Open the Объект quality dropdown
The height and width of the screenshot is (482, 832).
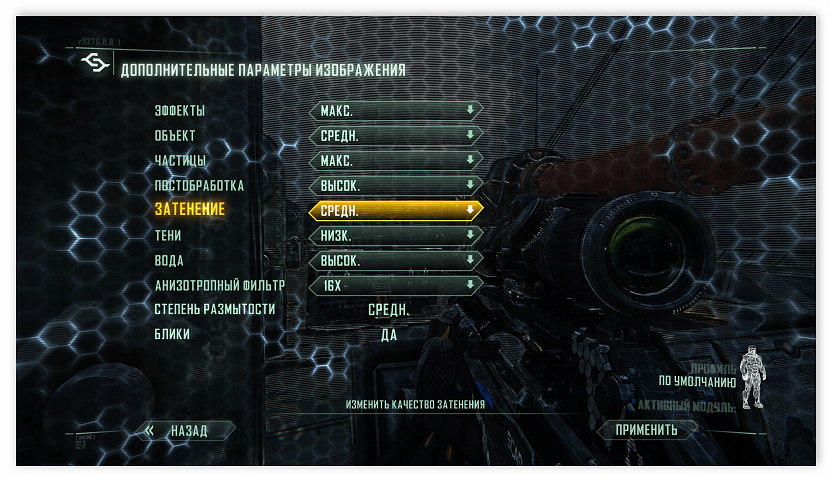[x=396, y=135]
